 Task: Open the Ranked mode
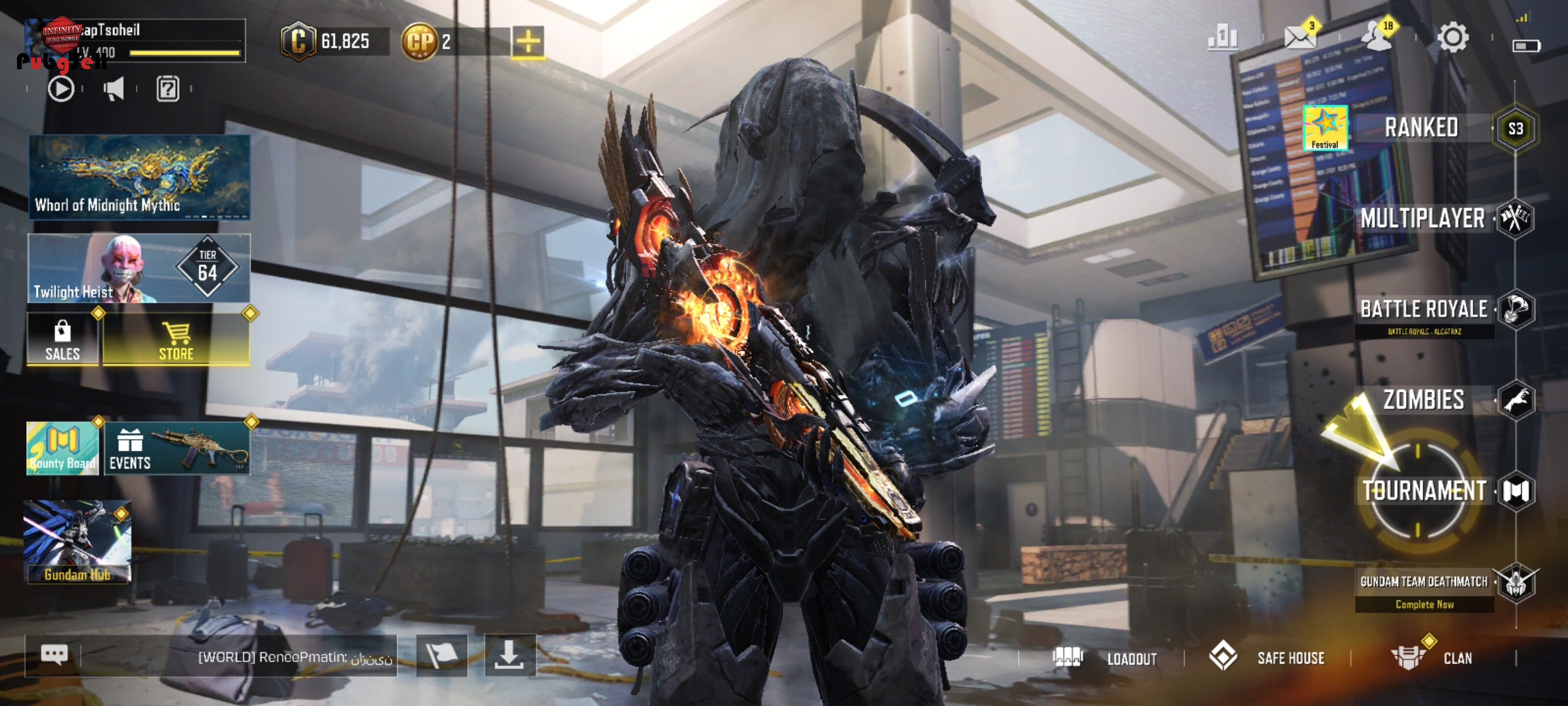point(1422,128)
